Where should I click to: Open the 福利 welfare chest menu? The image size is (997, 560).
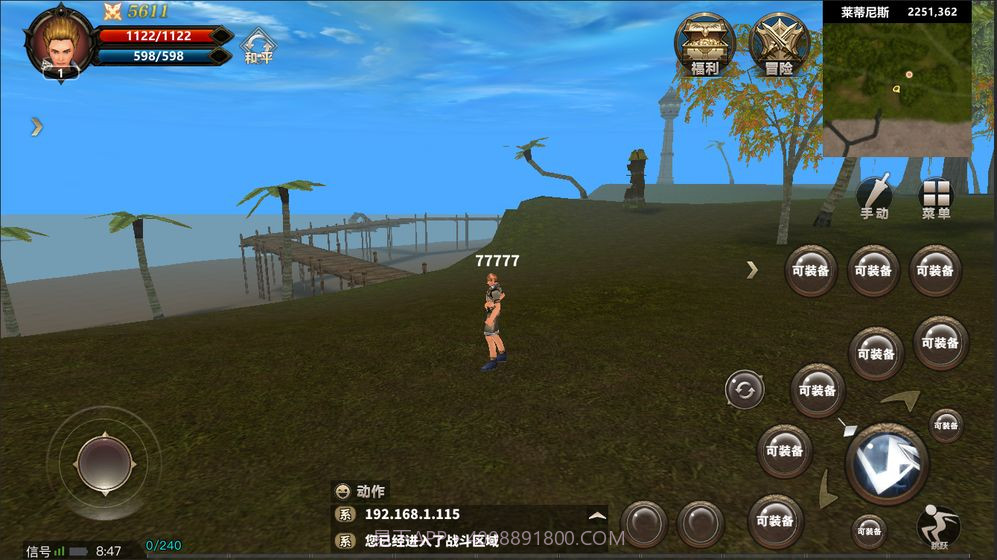point(705,45)
